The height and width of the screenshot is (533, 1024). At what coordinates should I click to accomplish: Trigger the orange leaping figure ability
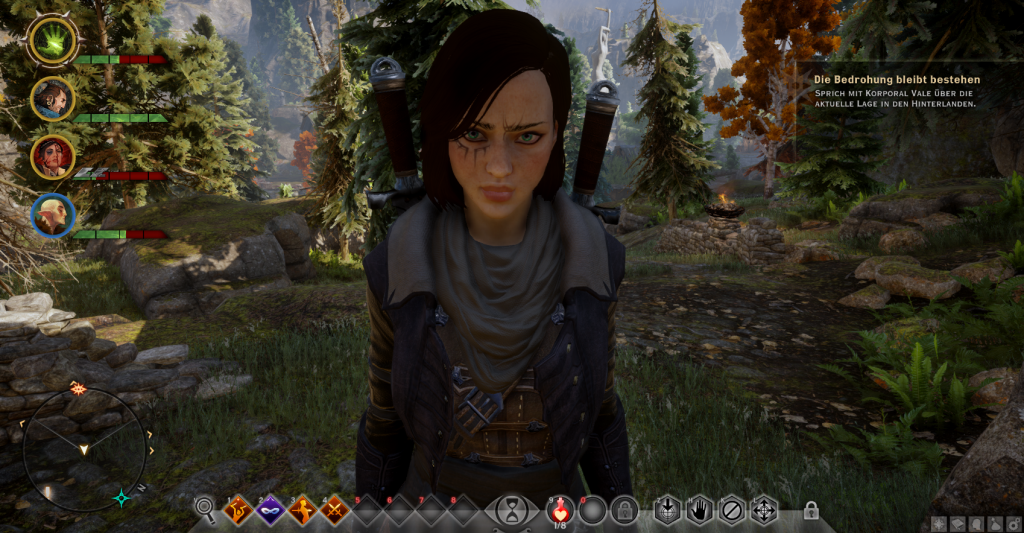coord(303,511)
